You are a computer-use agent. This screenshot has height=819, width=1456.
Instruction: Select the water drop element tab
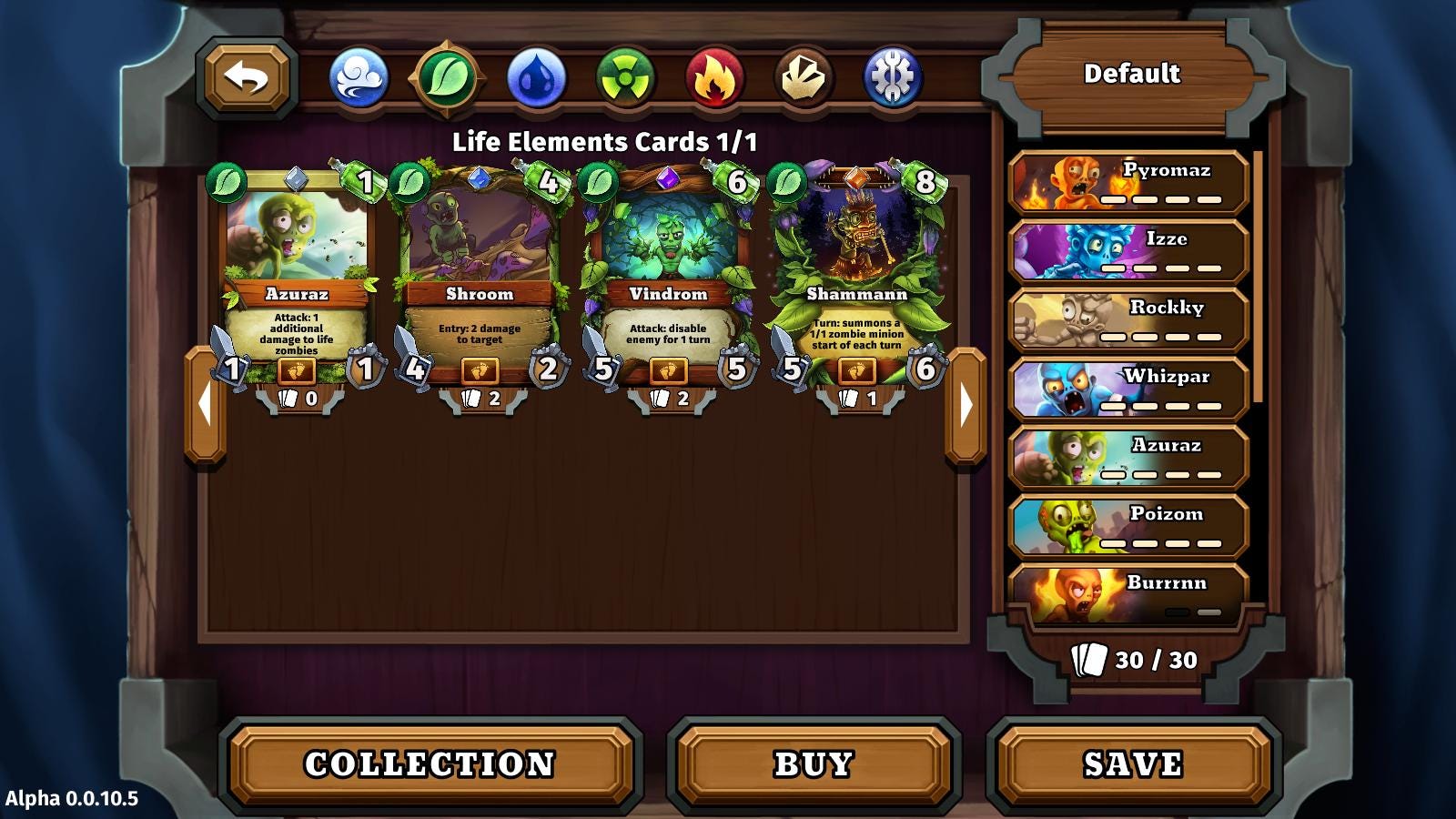(x=537, y=77)
